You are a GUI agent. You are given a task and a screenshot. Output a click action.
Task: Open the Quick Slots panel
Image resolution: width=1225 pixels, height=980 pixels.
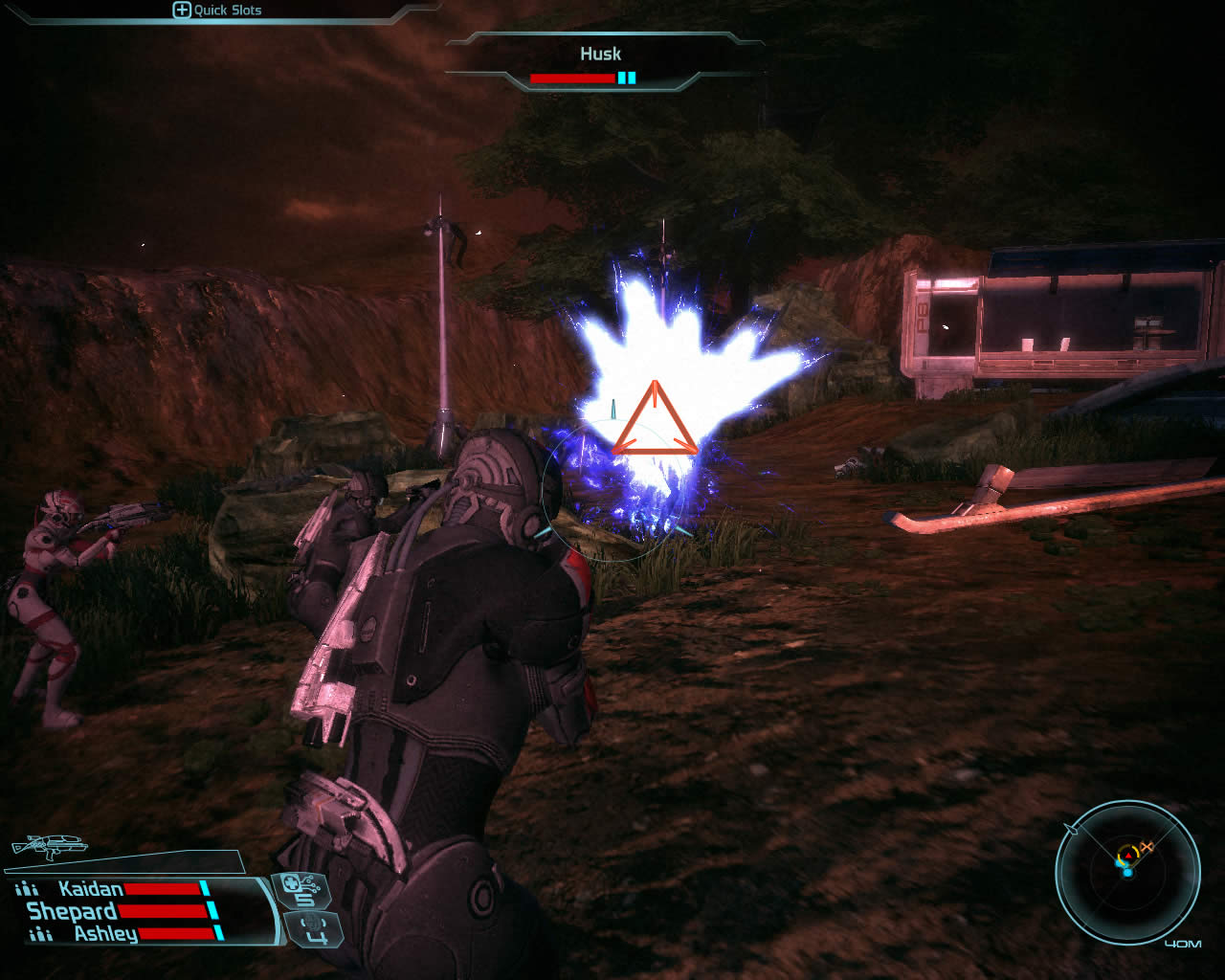(217, 11)
